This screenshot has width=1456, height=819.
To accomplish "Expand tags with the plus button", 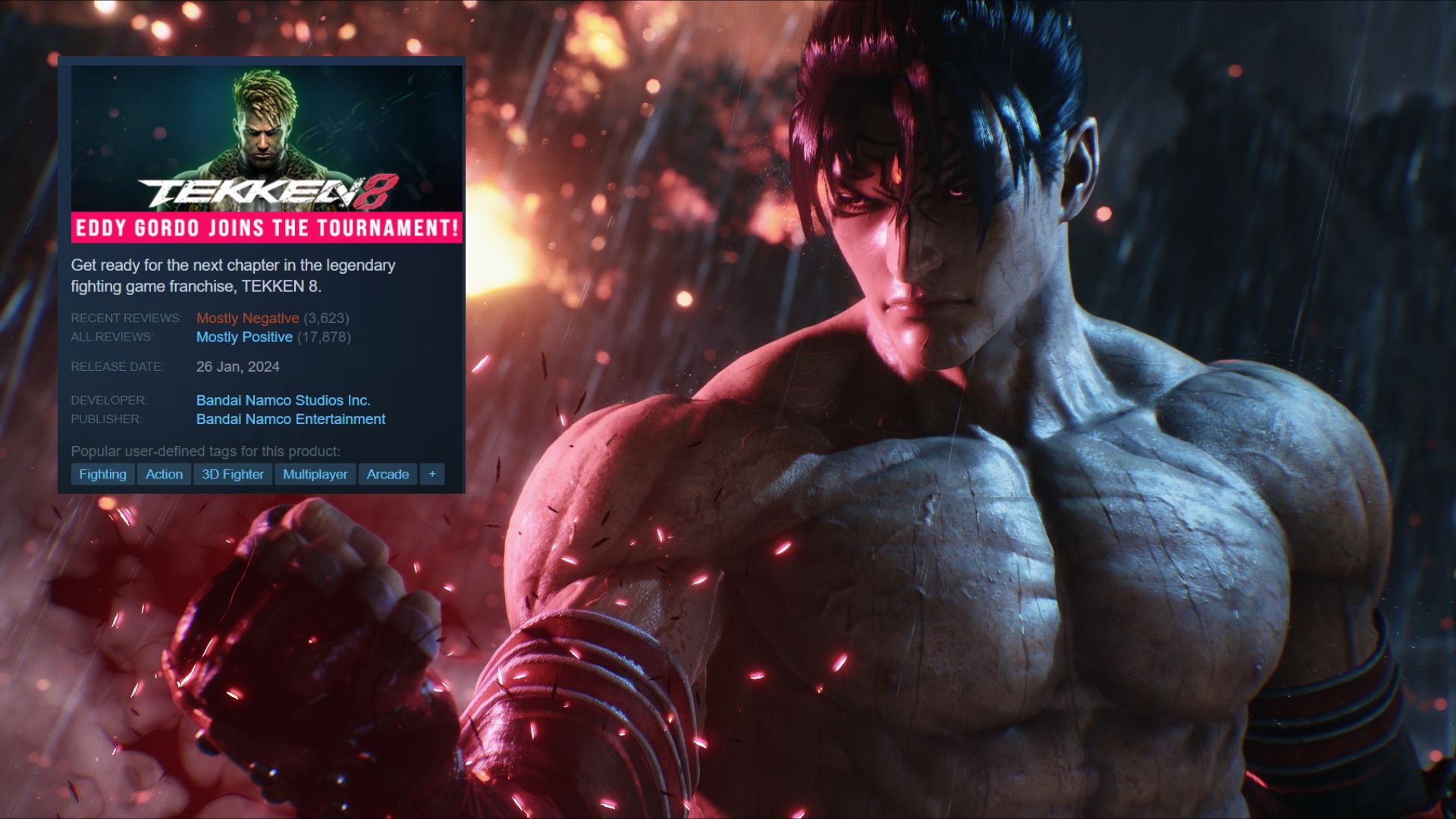I will 432,474.
